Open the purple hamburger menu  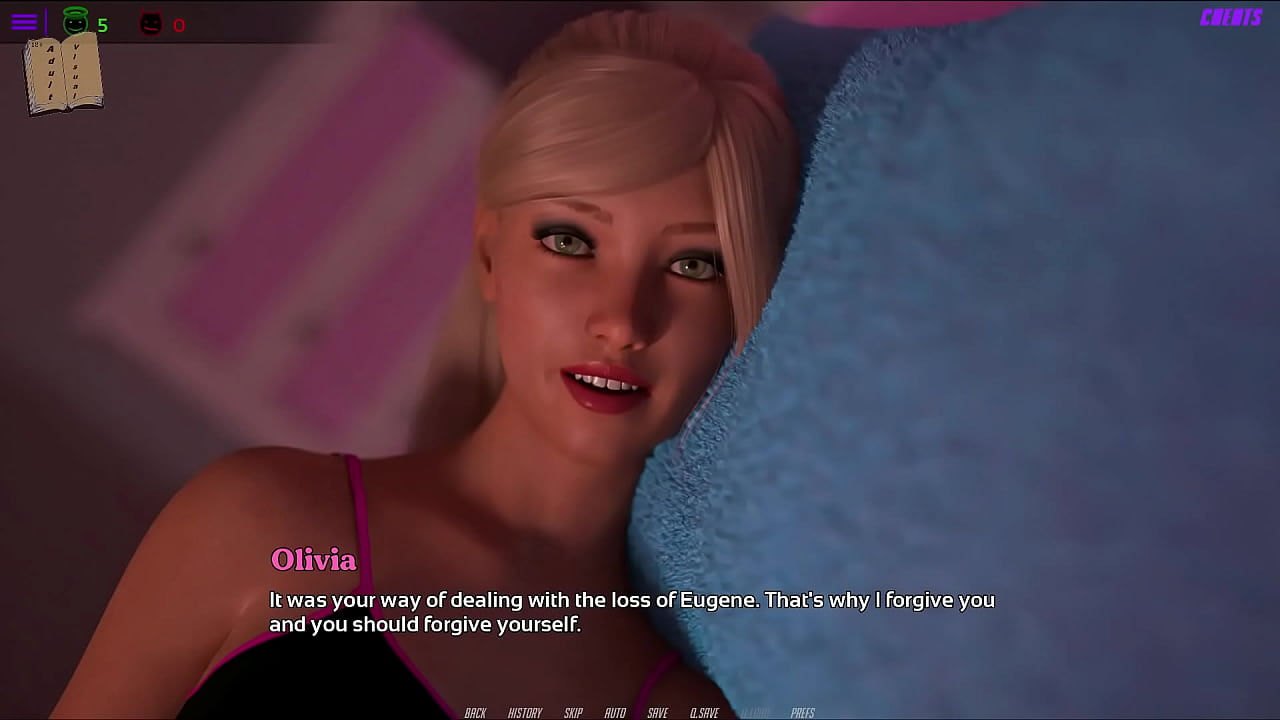24,22
